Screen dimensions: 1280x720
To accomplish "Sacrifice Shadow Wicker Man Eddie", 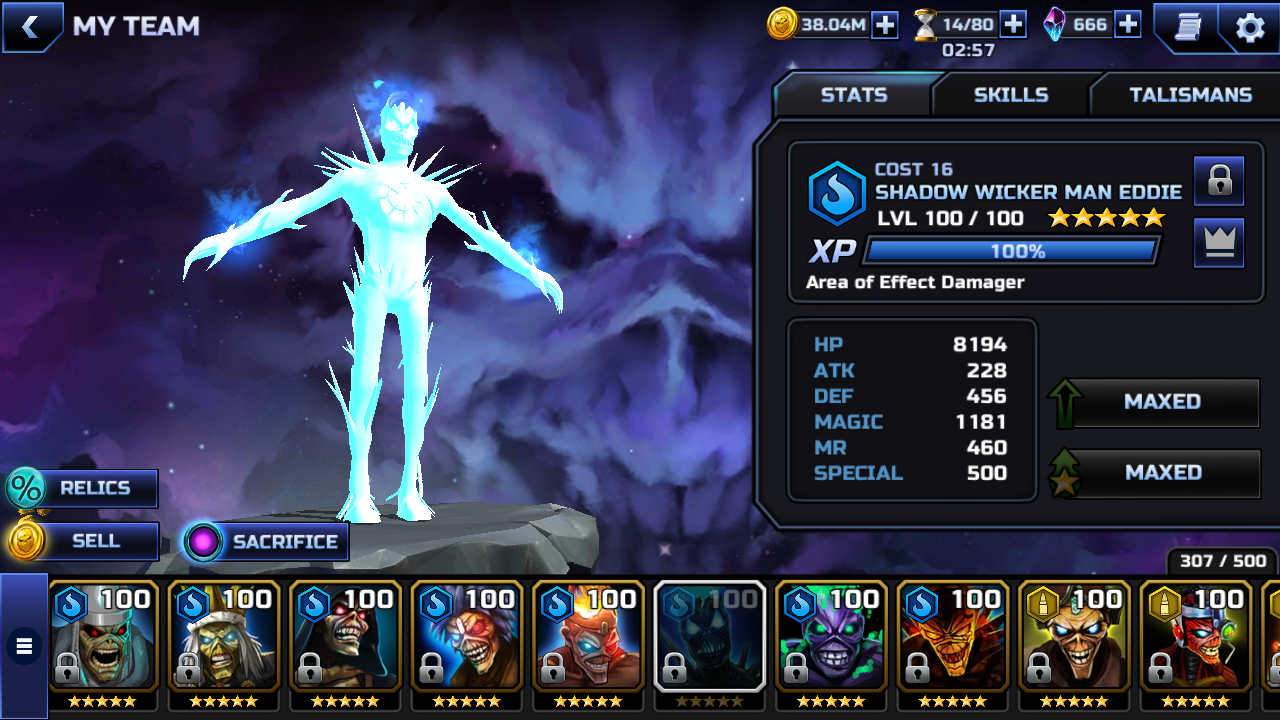I will [x=266, y=542].
